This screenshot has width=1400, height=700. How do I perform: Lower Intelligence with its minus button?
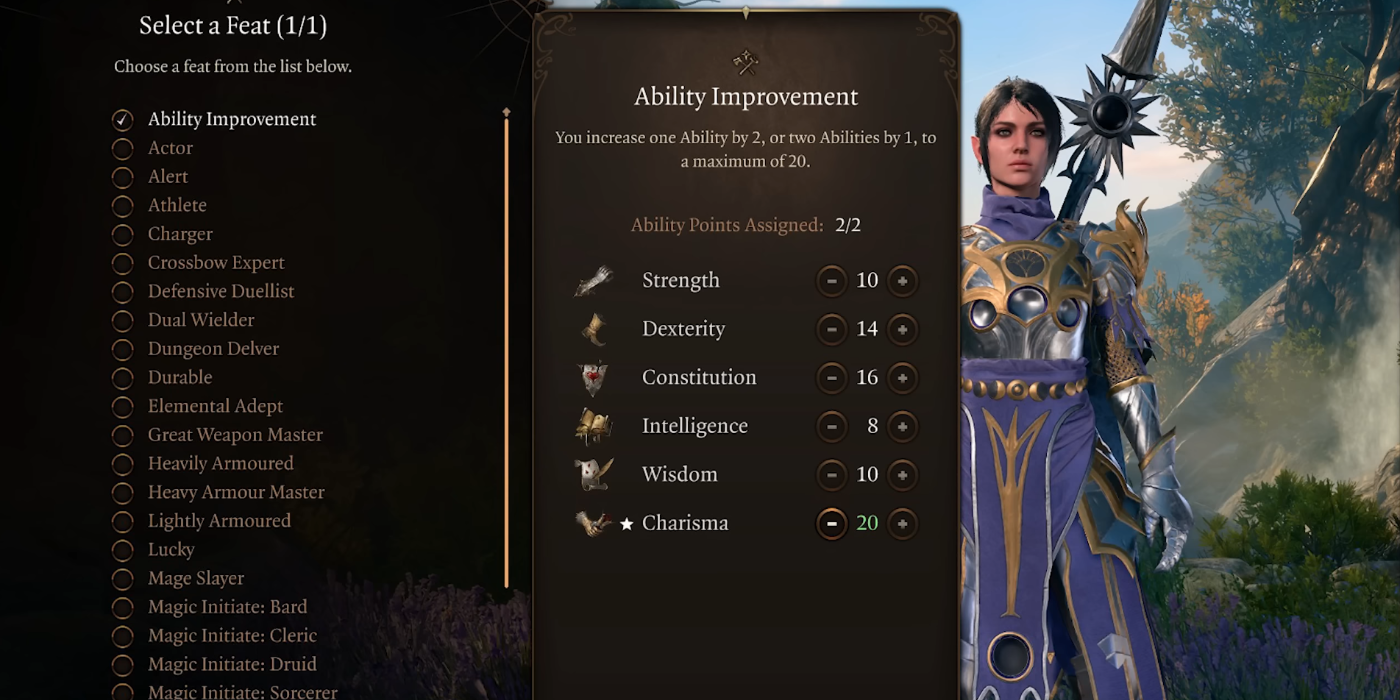(831, 426)
